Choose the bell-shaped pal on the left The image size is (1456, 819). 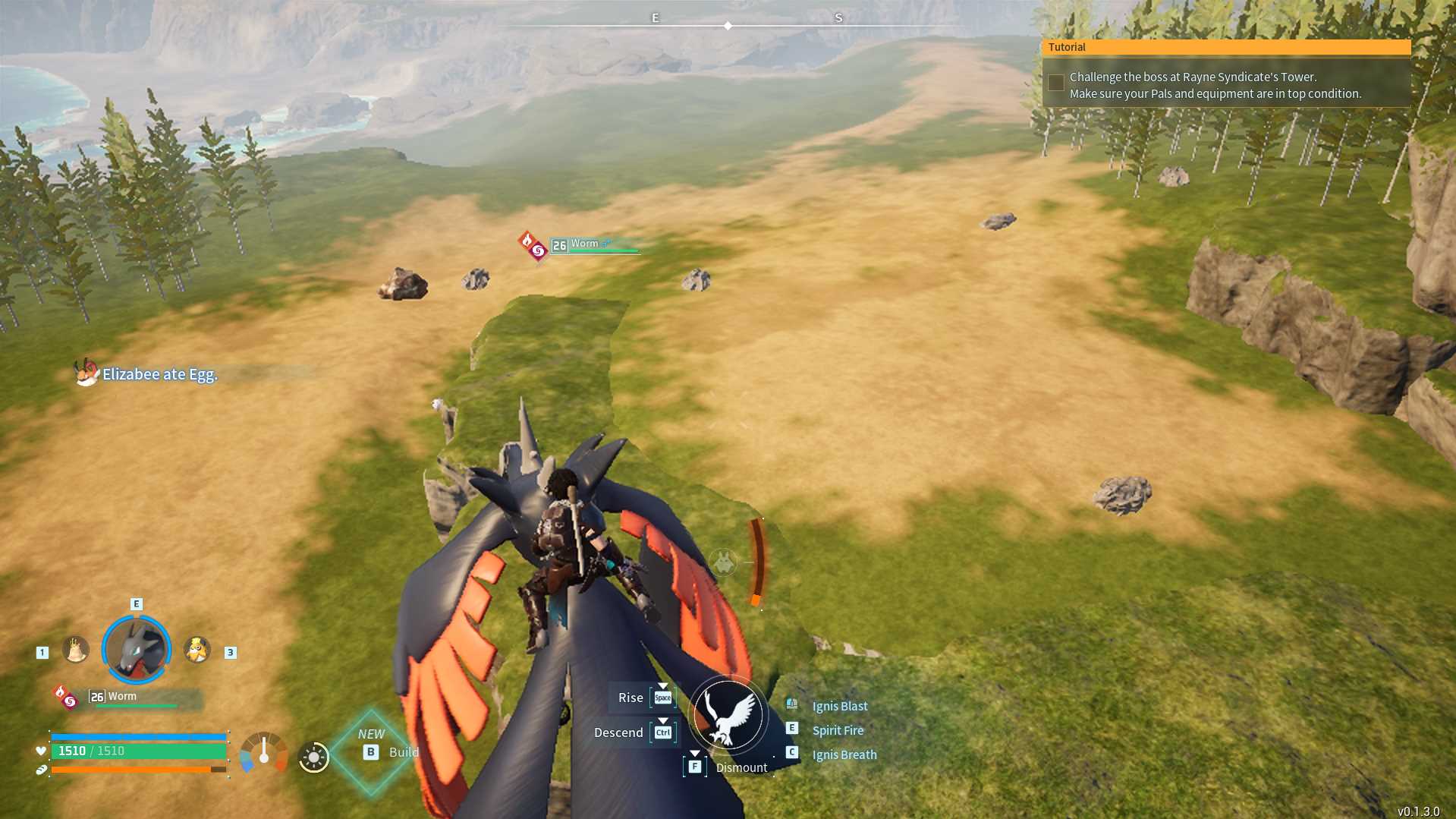[75, 650]
